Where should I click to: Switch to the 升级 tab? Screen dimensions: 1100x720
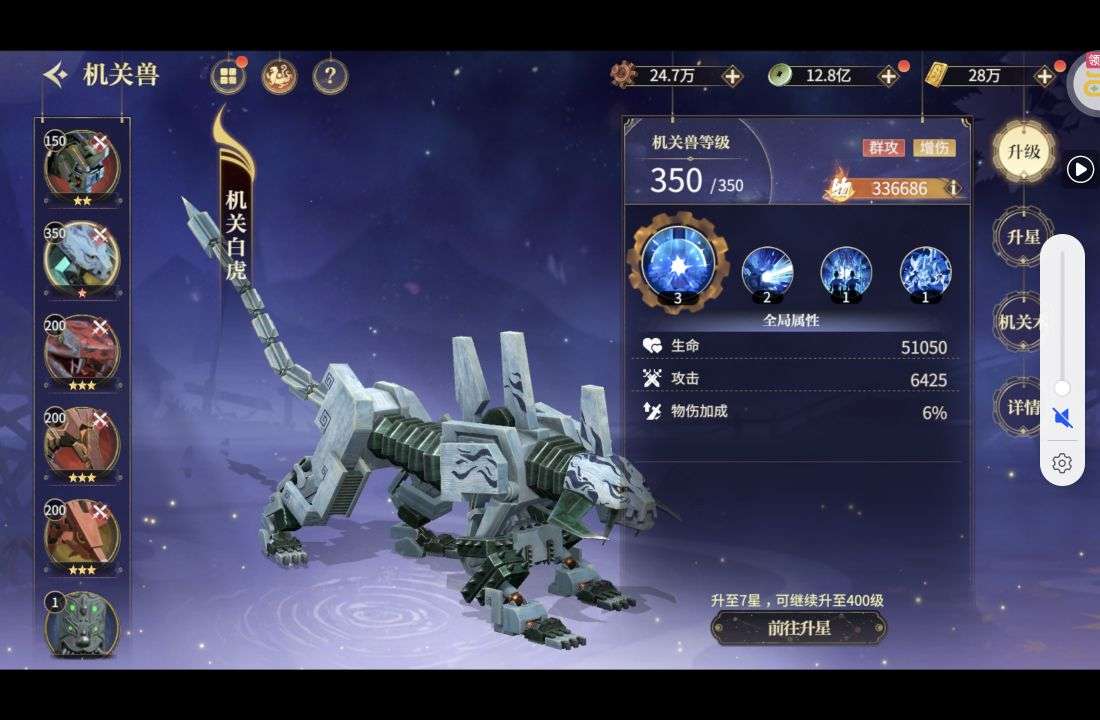point(1024,152)
